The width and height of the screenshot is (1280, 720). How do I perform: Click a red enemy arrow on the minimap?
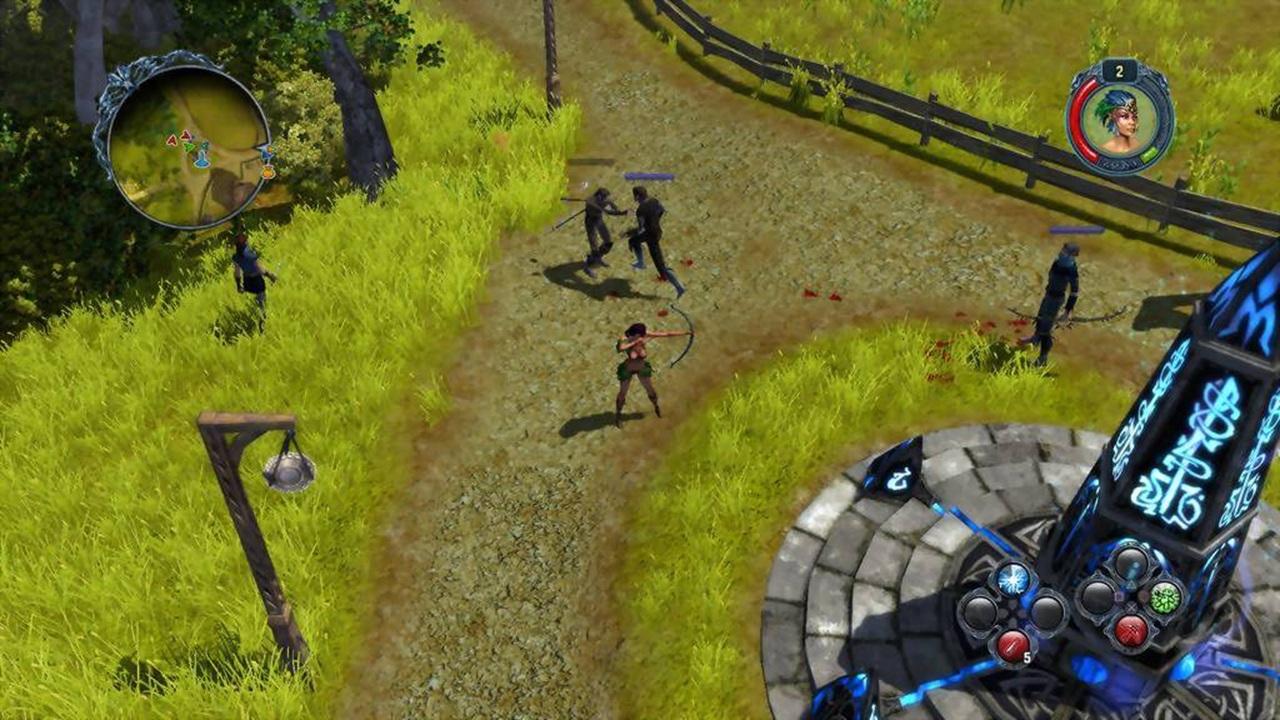(172, 139)
